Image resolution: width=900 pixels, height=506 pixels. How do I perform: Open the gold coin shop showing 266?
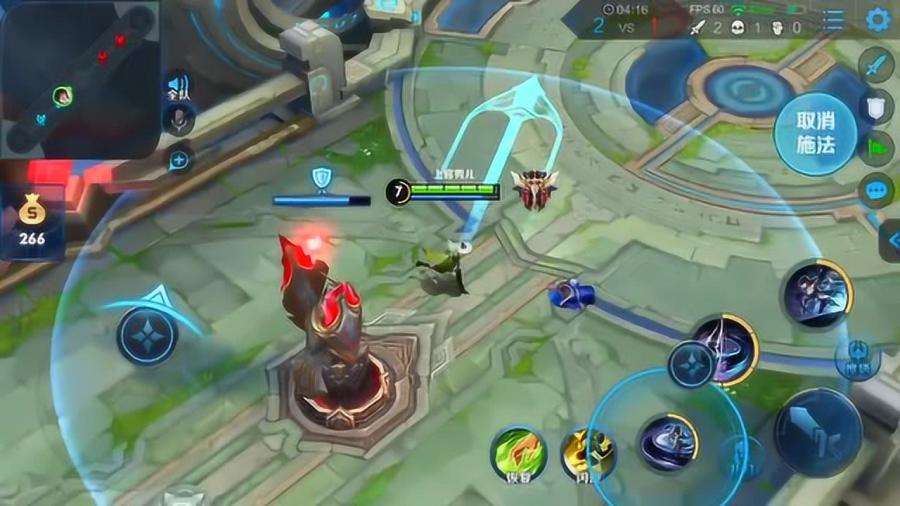[32, 222]
